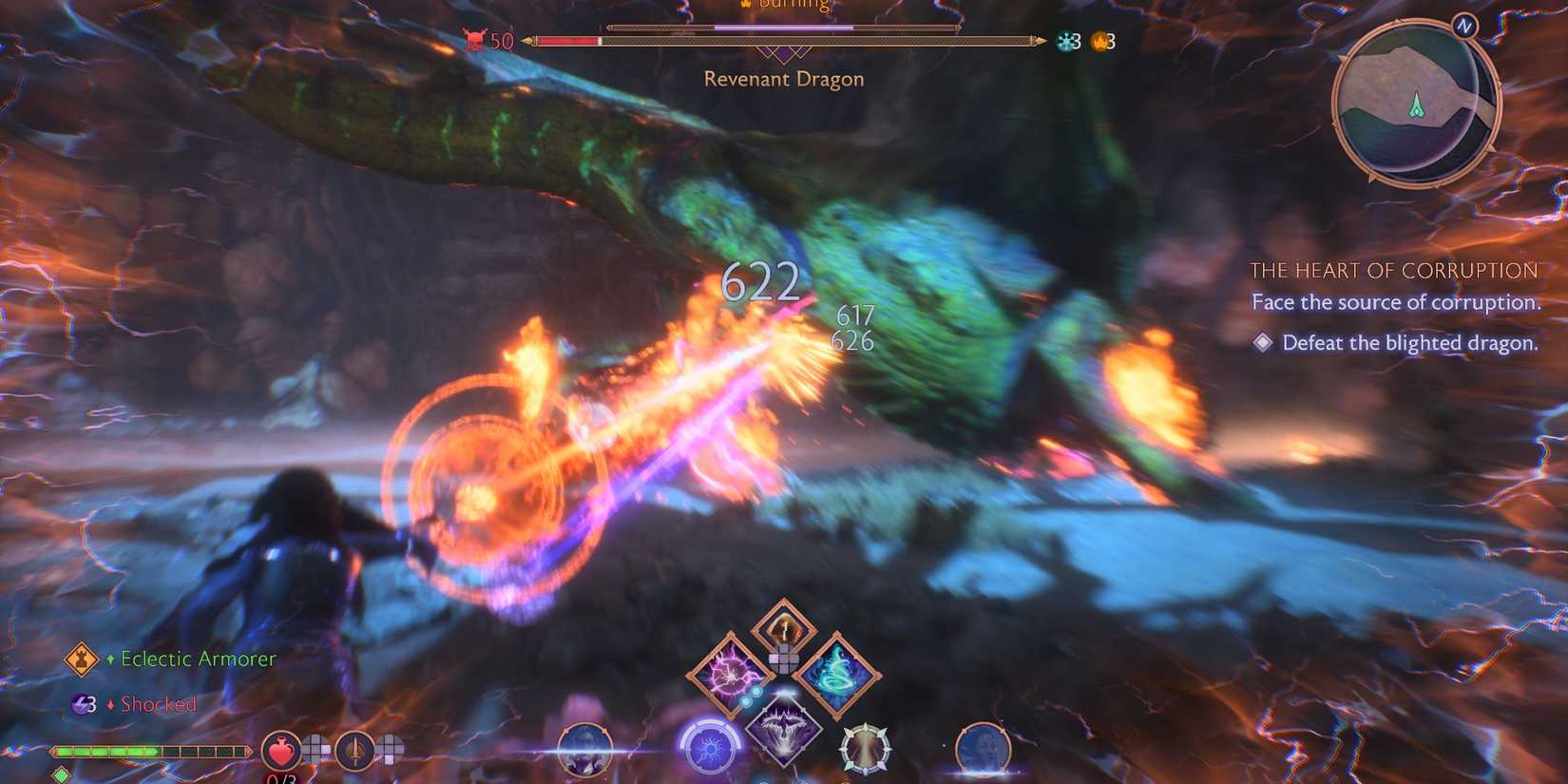Image resolution: width=1568 pixels, height=784 pixels.
Task: Toggle the orange burn stack indicator
Action: pyautogui.click(x=1100, y=41)
